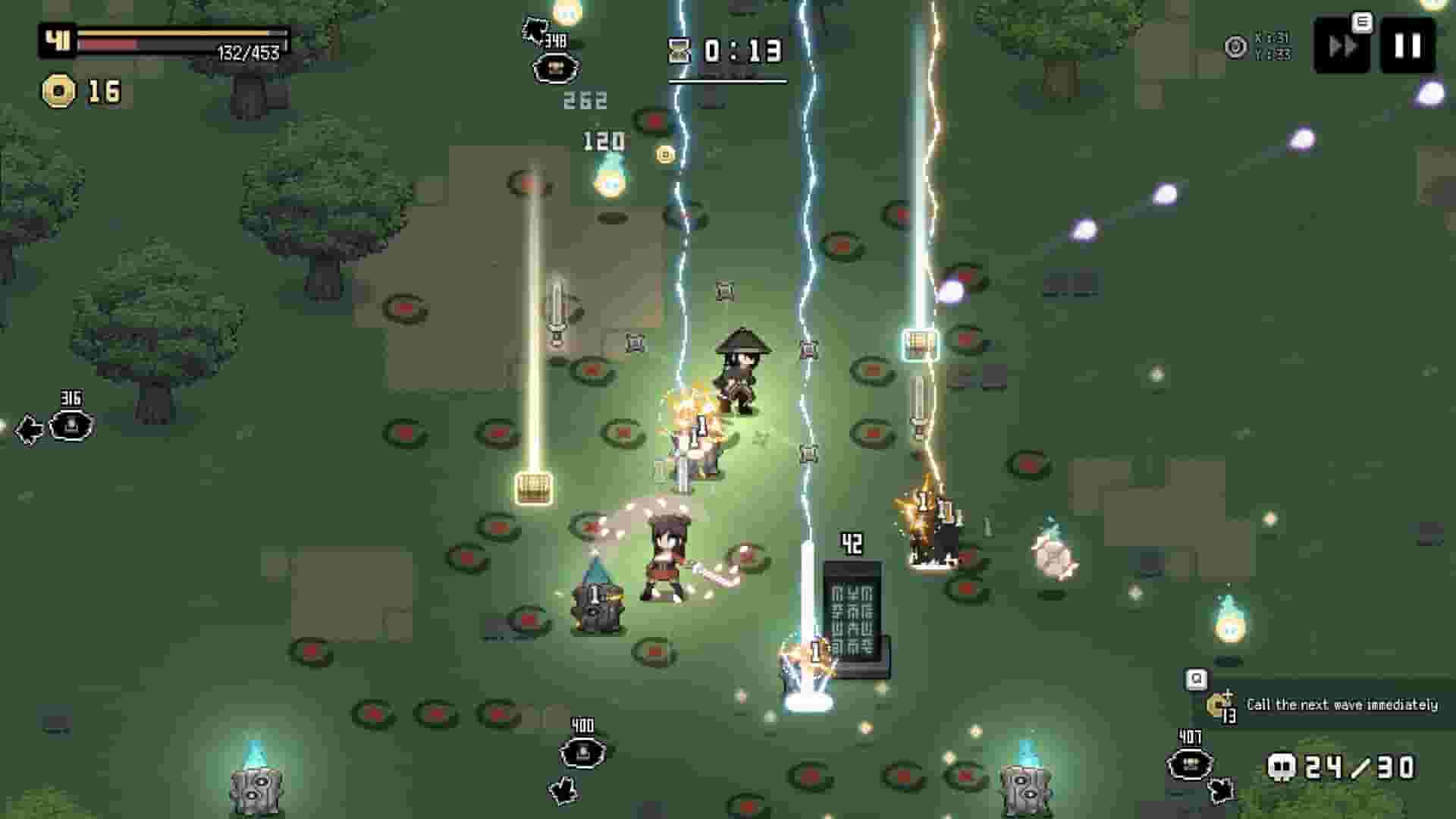Viewport: 1456px width, 819px height.
Task: Select the coin icon showing 16 currency
Action: 59,91
